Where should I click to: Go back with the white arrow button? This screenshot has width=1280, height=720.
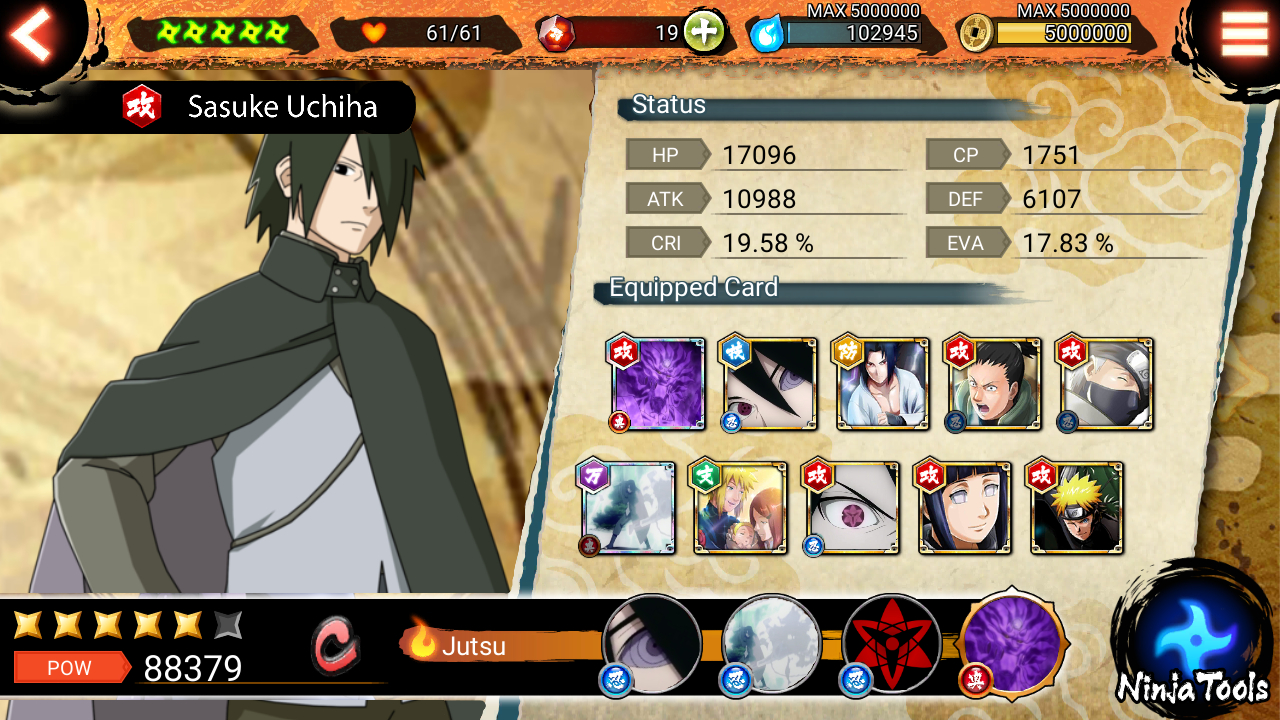tap(32, 36)
